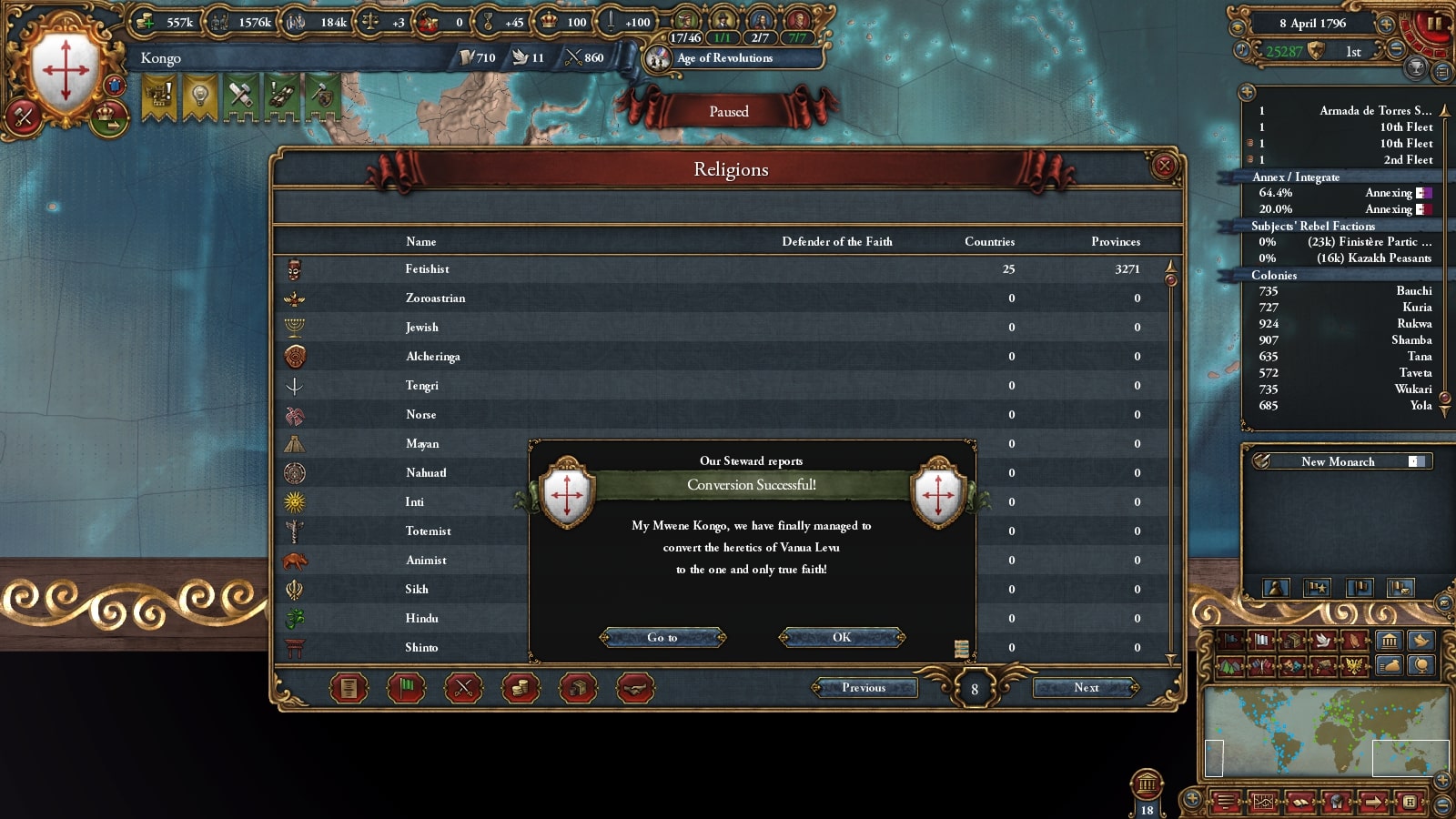Go to the Previous ledger page
This screenshot has height=819, width=1456.
tap(864, 687)
